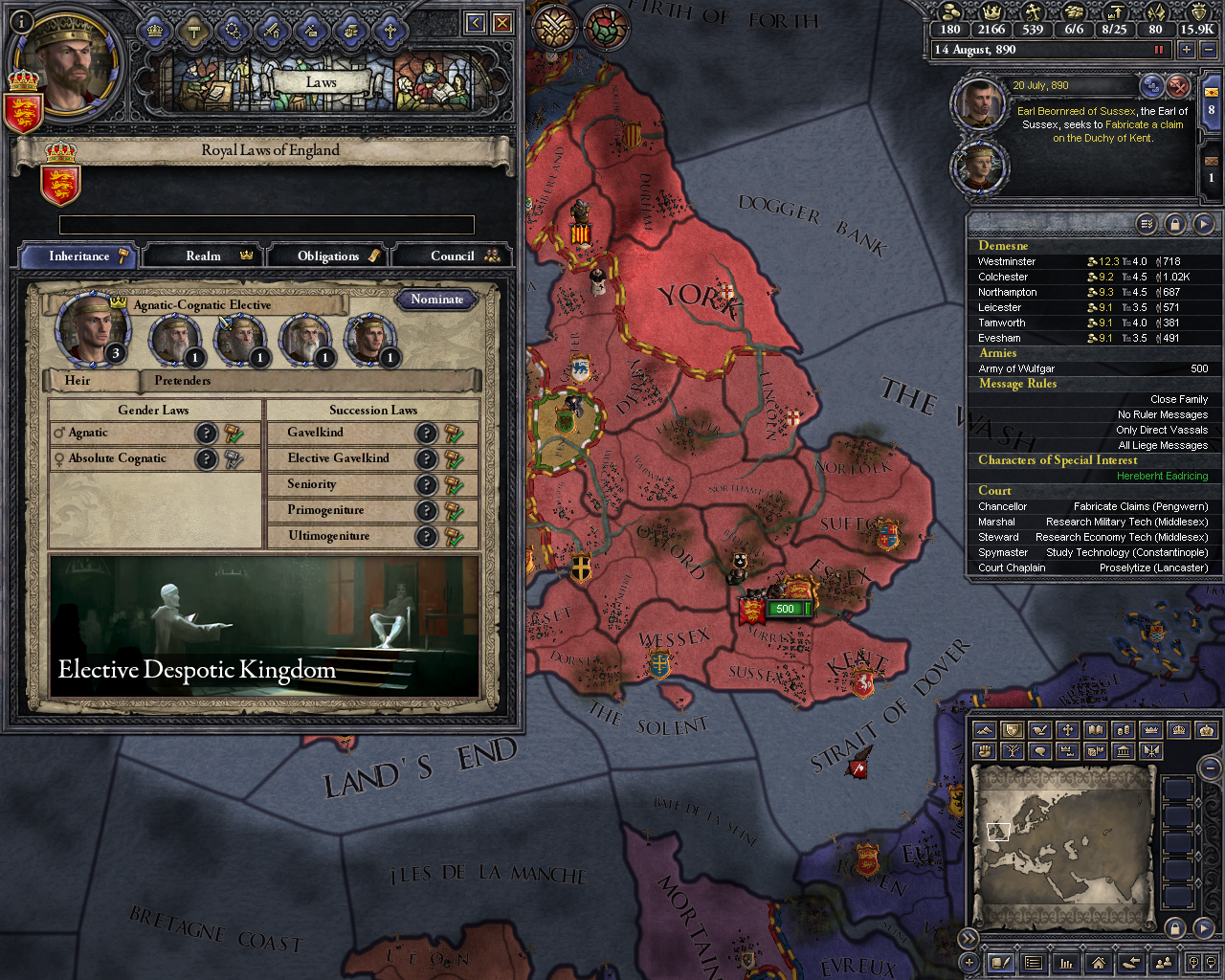Switch to the Obligations tab

pyautogui.click(x=327, y=256)
